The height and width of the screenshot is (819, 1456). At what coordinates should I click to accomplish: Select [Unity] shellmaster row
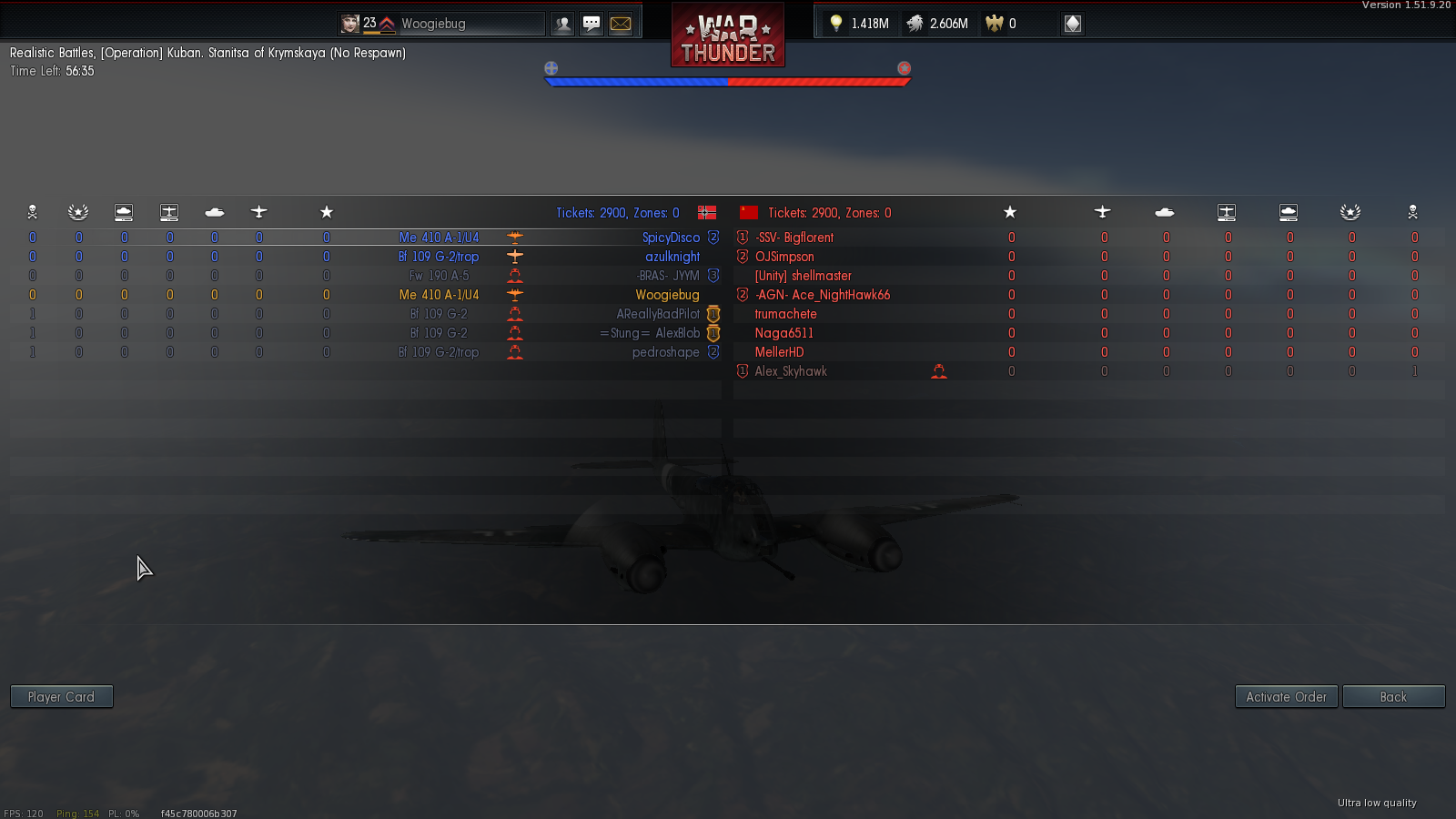tap(803, 276)
